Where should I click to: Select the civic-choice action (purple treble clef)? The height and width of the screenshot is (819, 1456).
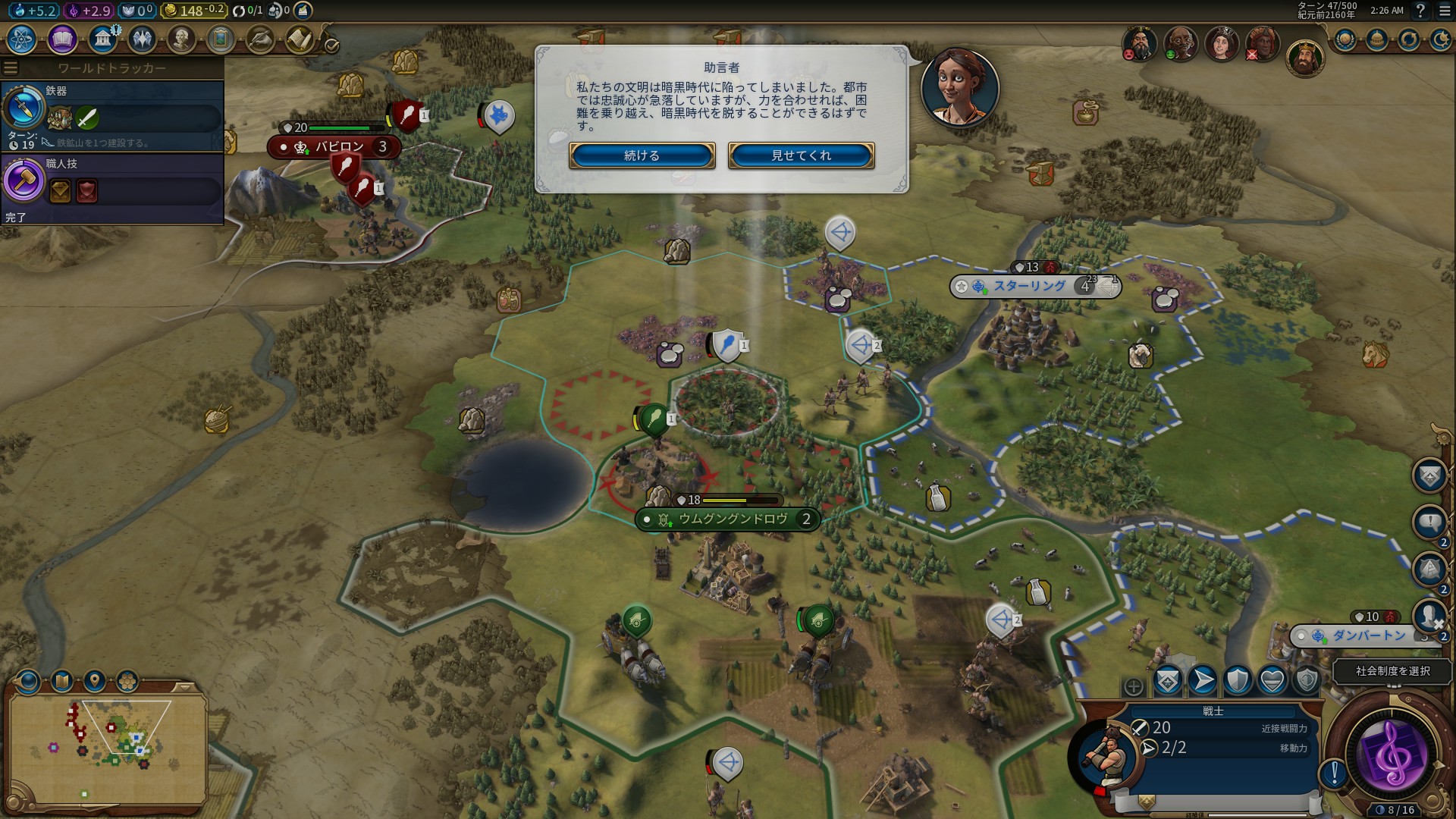tap(1393, 755)
